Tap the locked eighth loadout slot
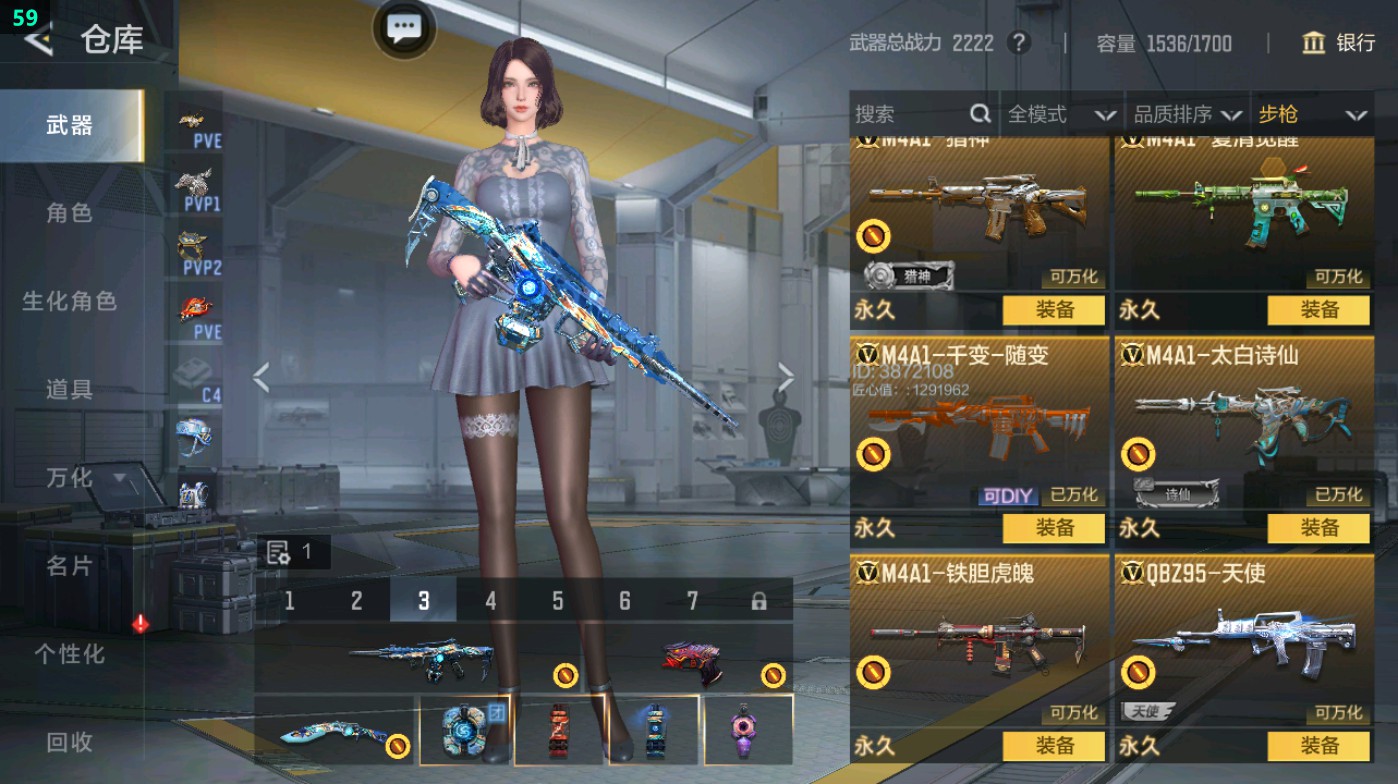 pos(759,602)
